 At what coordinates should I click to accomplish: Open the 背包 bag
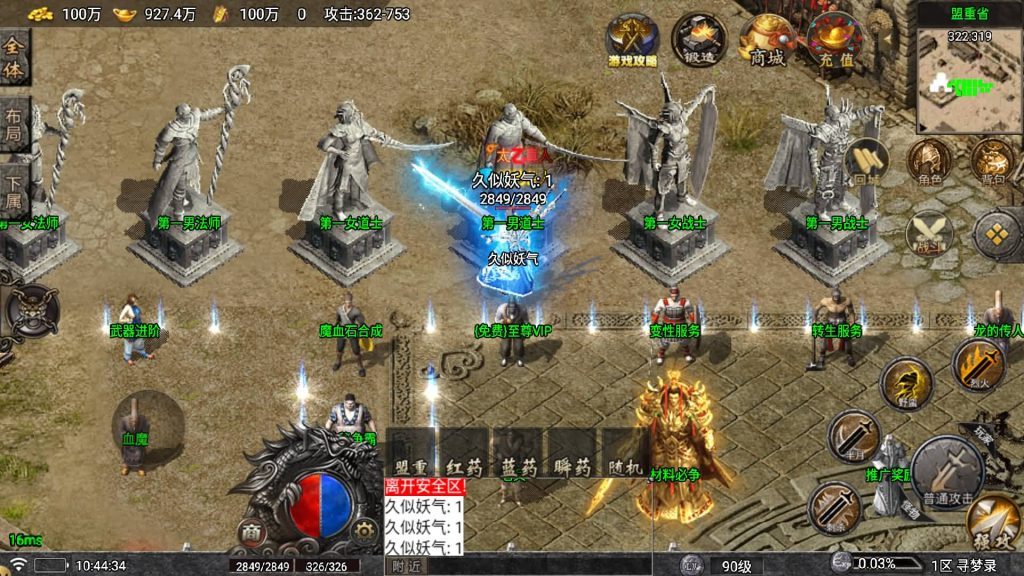pos(993,161)
